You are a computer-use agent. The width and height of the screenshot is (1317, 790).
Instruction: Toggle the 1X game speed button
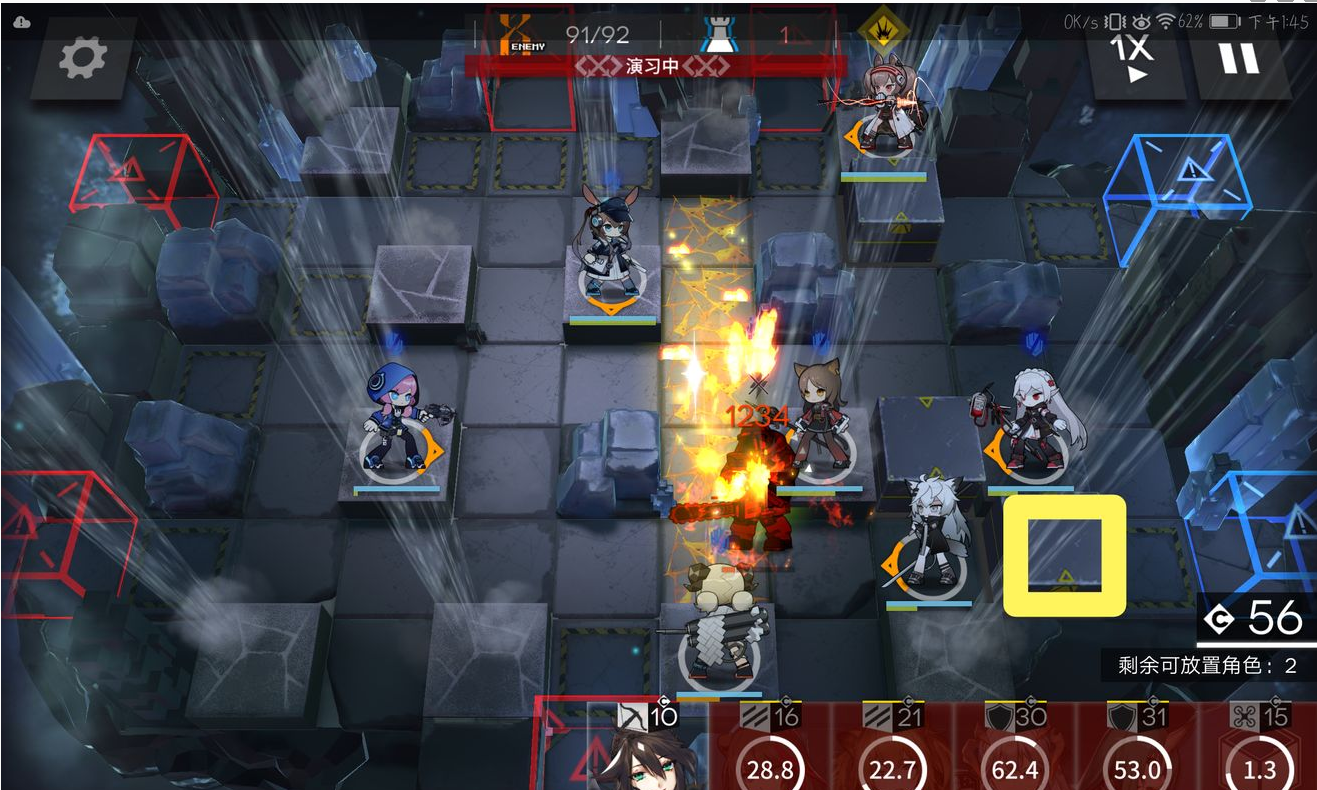1138,58
